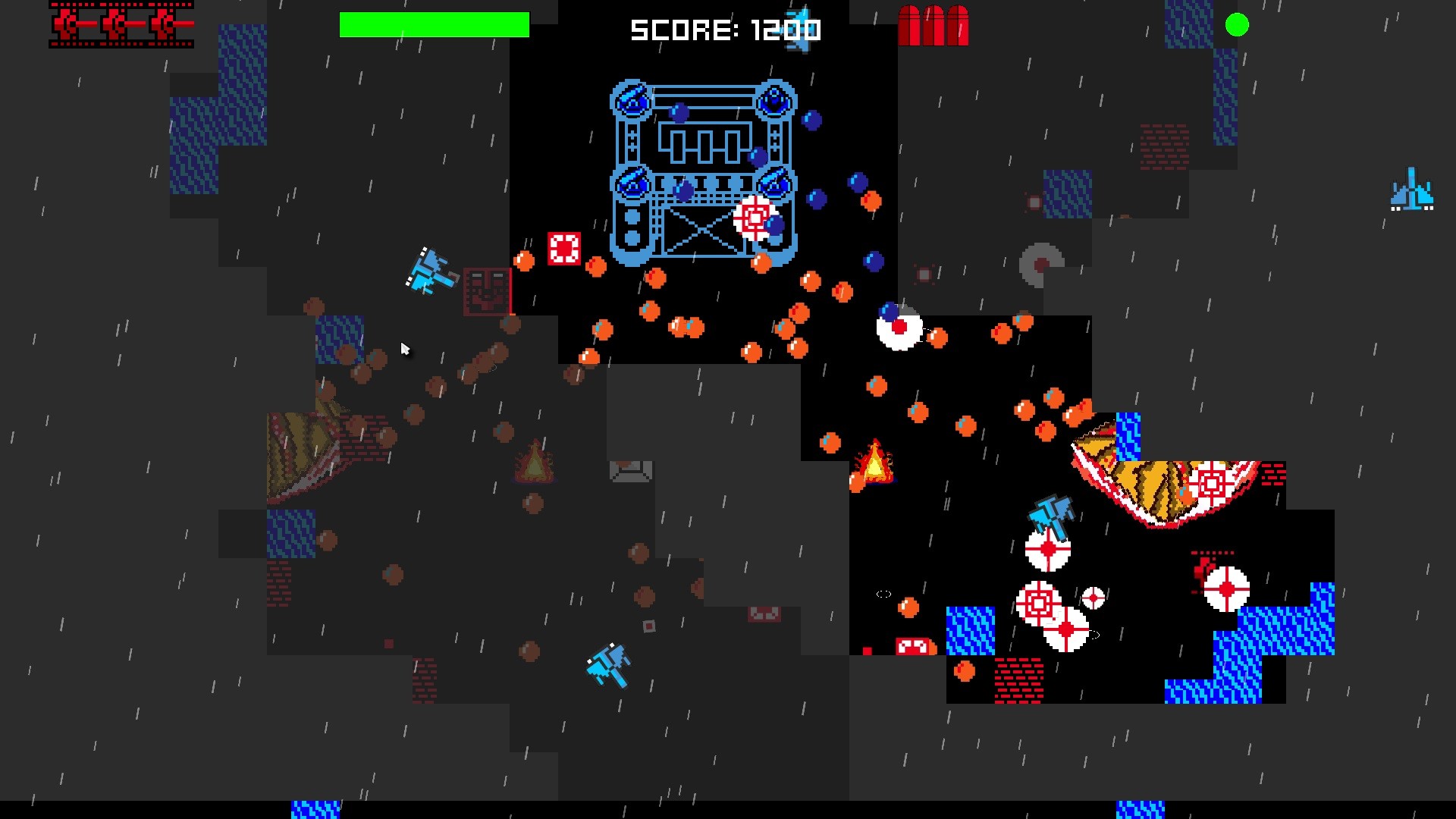Select the gray turret with red center on right
Image resolution: width=1456 pixels, height=819 pixels.
(x=1040, y=265)
